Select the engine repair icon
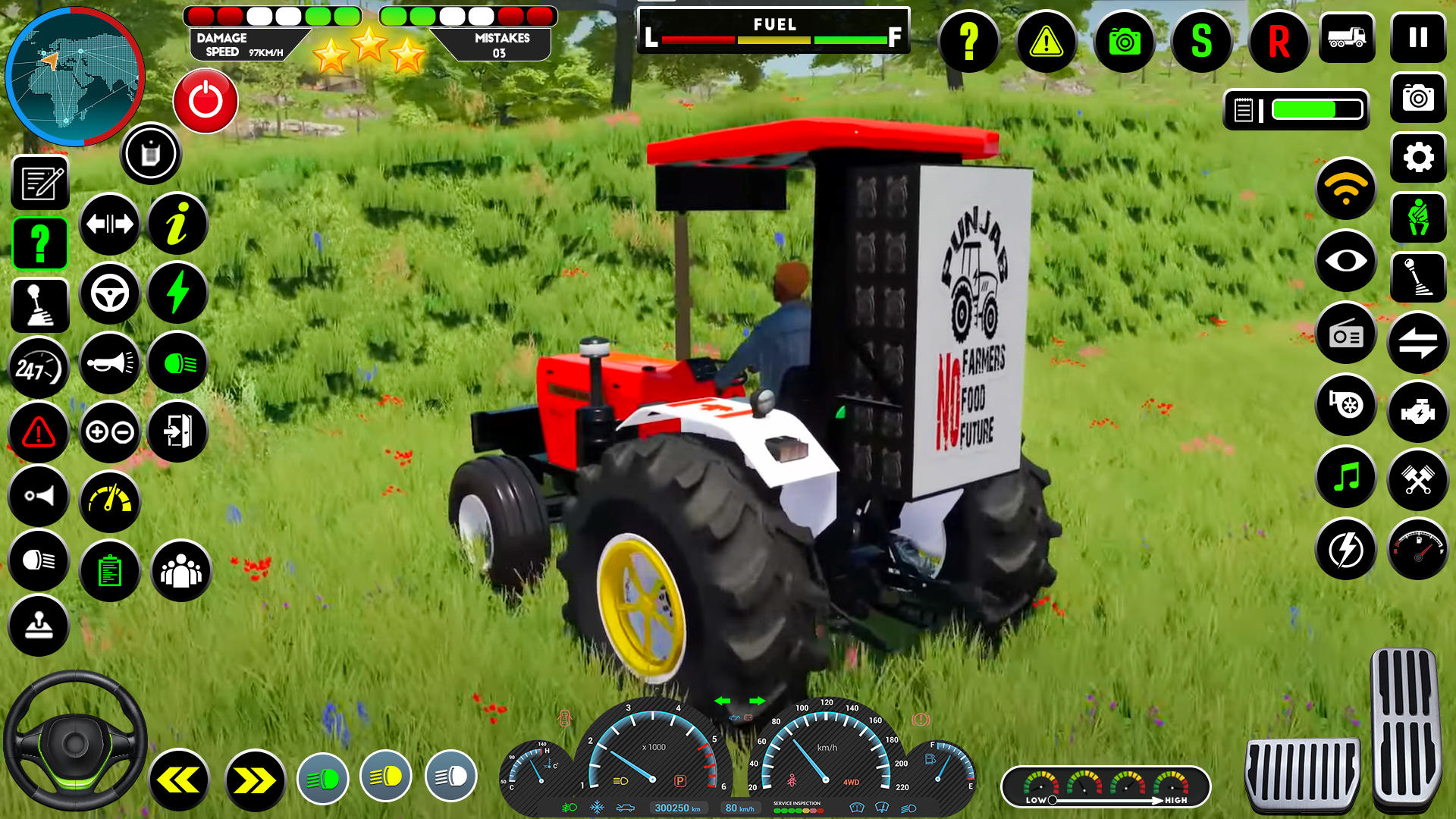The image size is (1456, 819). [x=1418, y=407]
